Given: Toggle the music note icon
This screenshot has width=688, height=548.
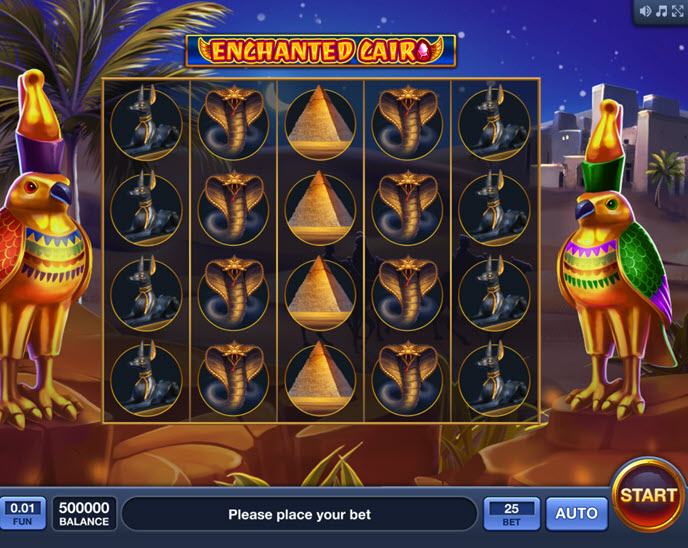Looking at the screenshot, I should click(x=660, y=11).
